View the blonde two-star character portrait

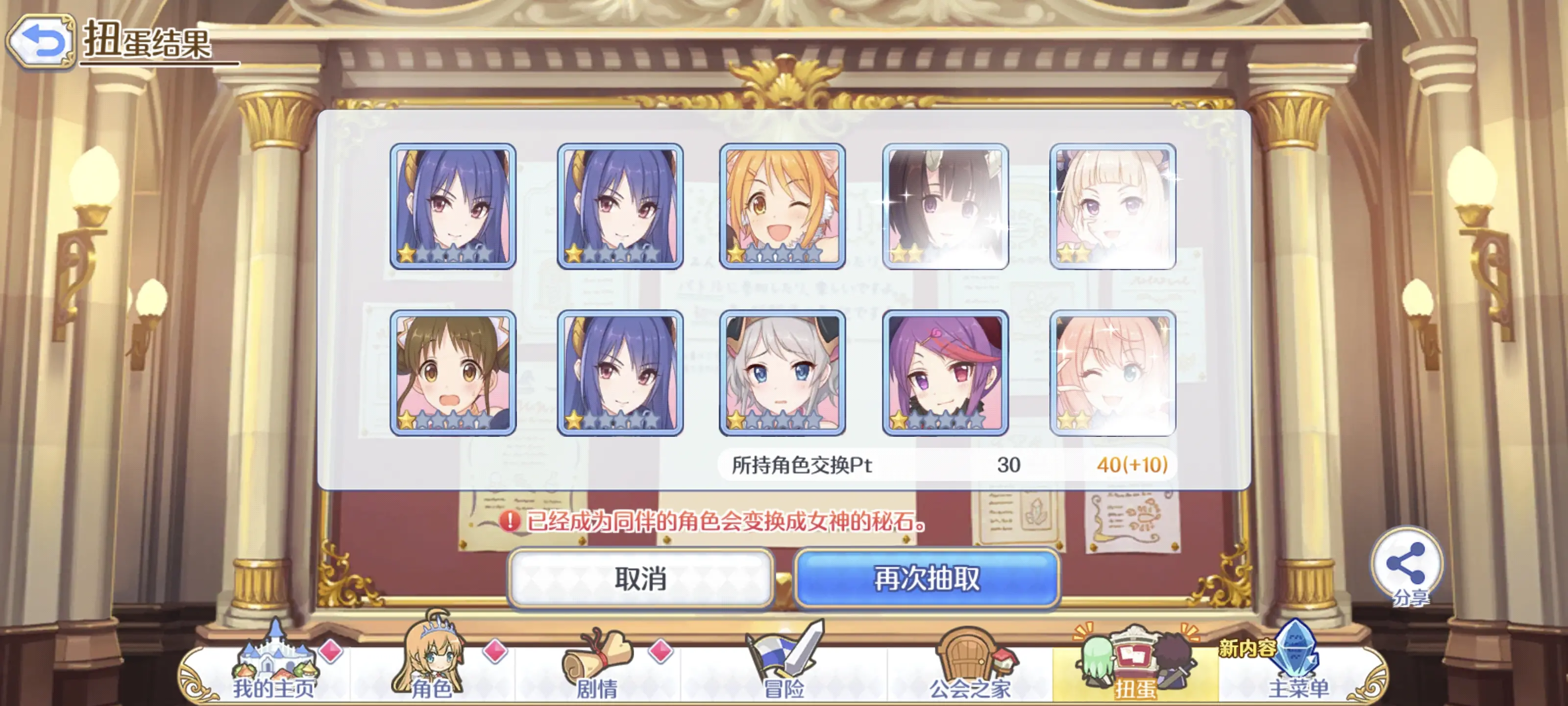(1113, 206)
